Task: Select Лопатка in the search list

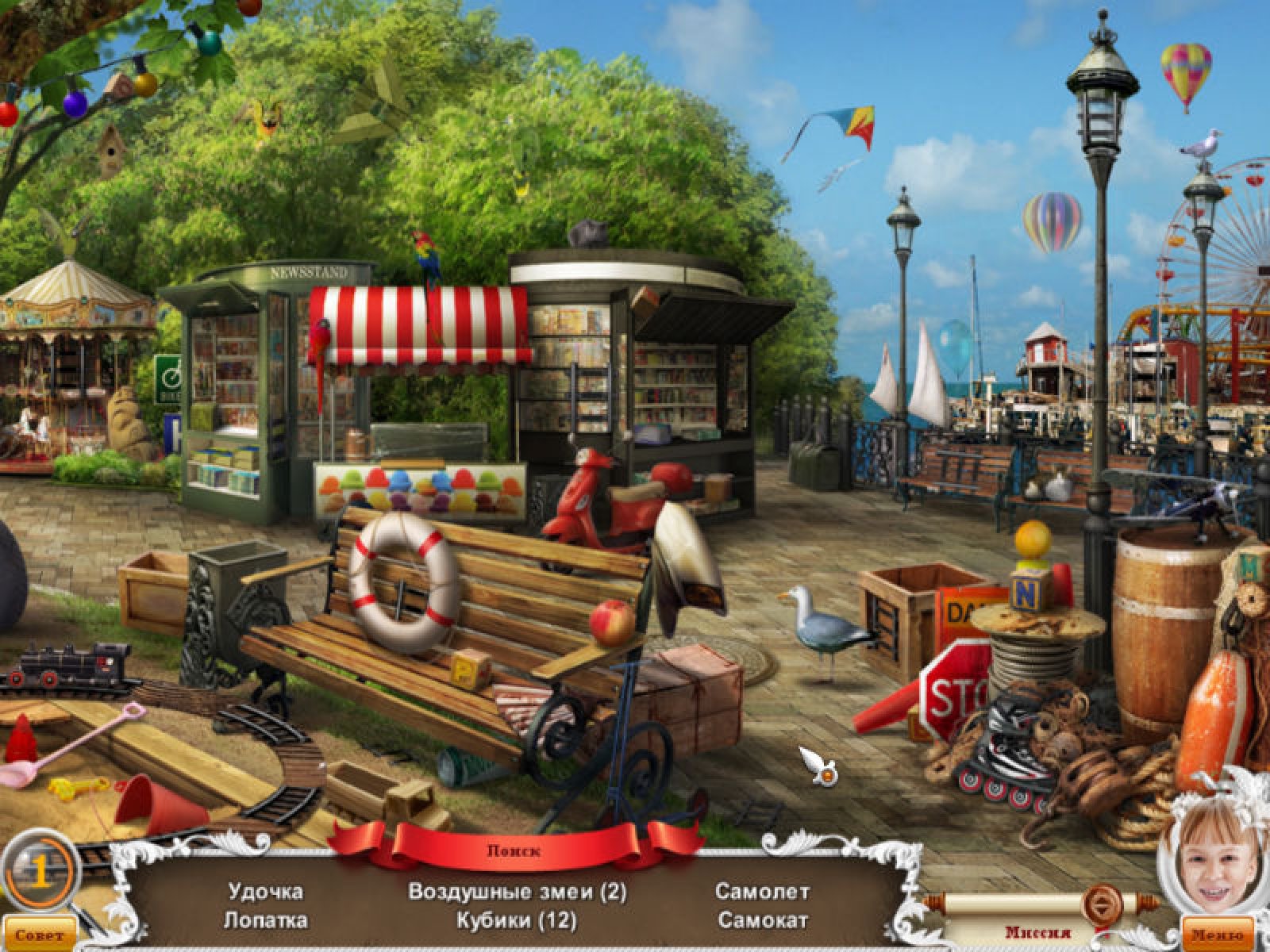Action: pos(265,920)
